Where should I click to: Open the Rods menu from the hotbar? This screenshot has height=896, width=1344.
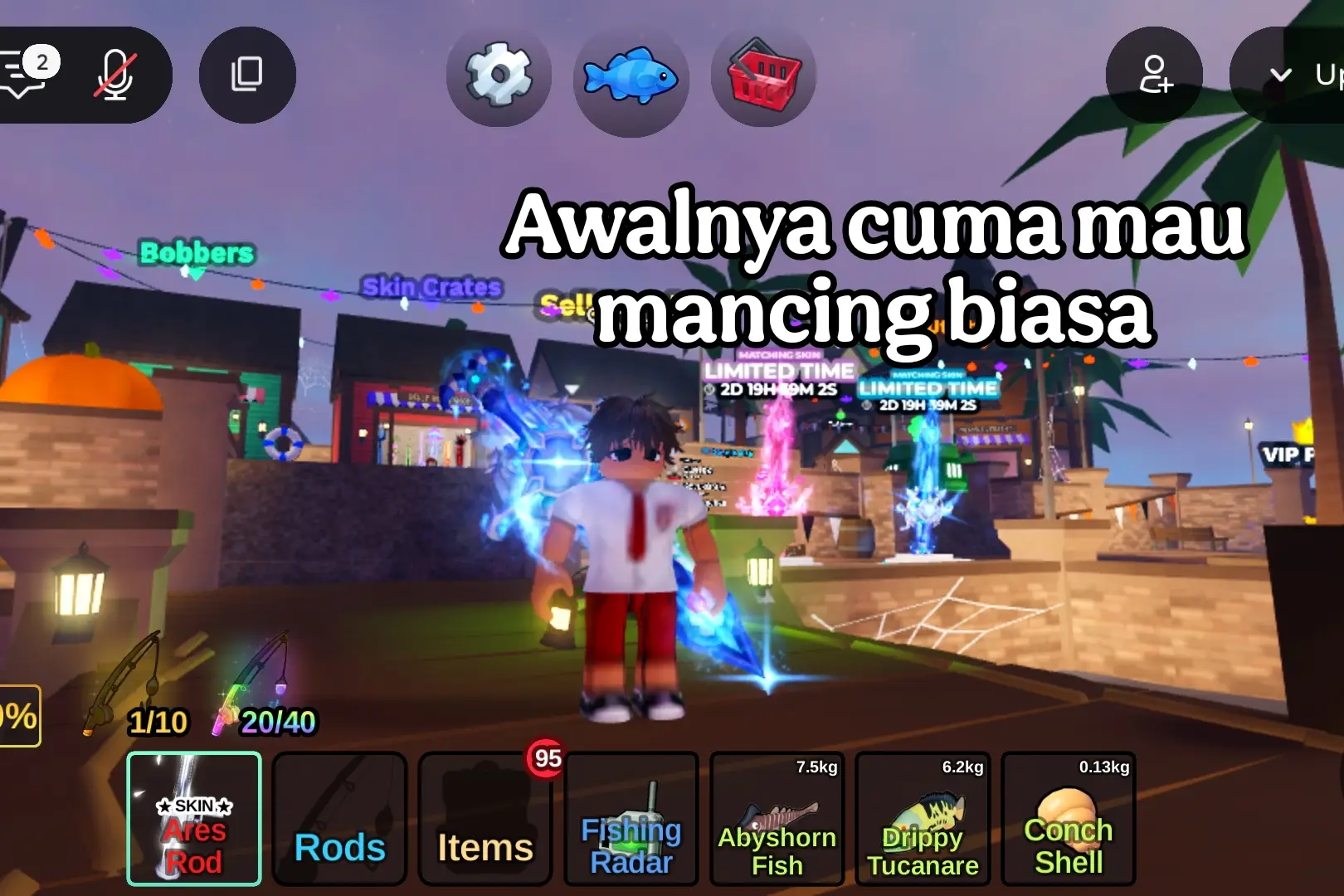tap(339, 820)
